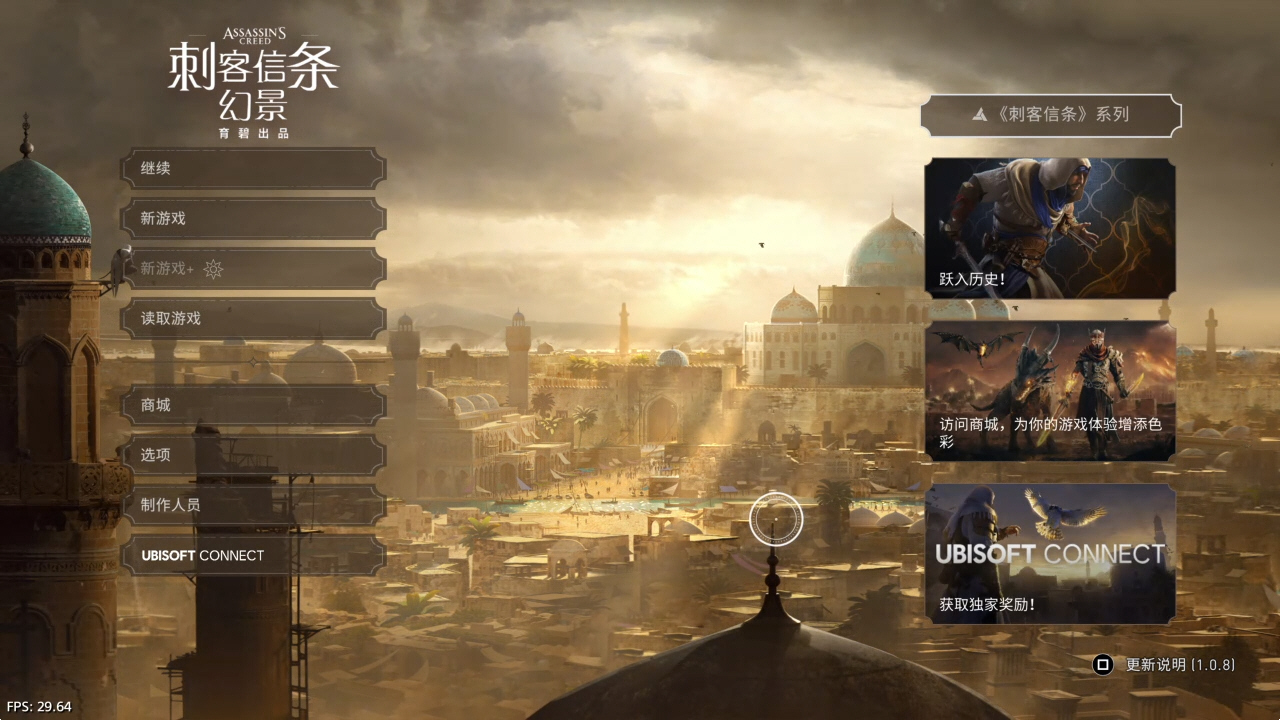Open the 商城 store menu entry
The height and width of the screenshot is (720, 1280).
coord(253,405)
